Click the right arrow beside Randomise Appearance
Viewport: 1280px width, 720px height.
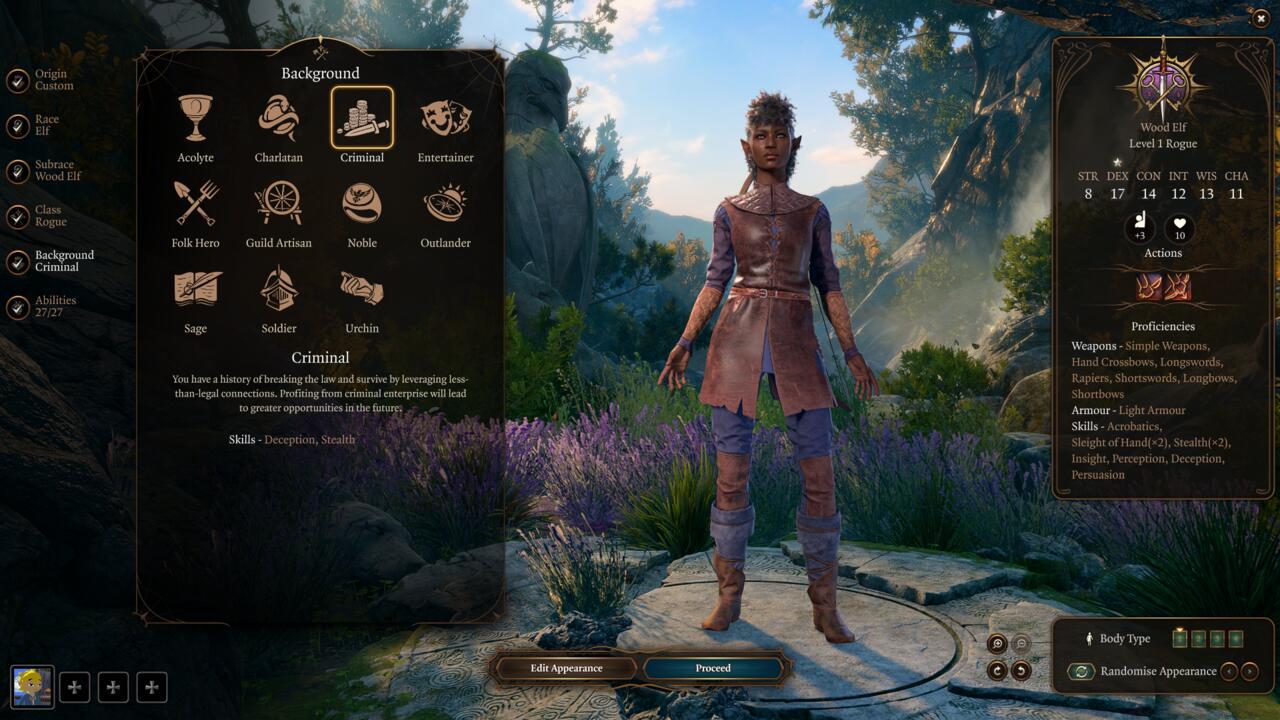(1249, 671)
